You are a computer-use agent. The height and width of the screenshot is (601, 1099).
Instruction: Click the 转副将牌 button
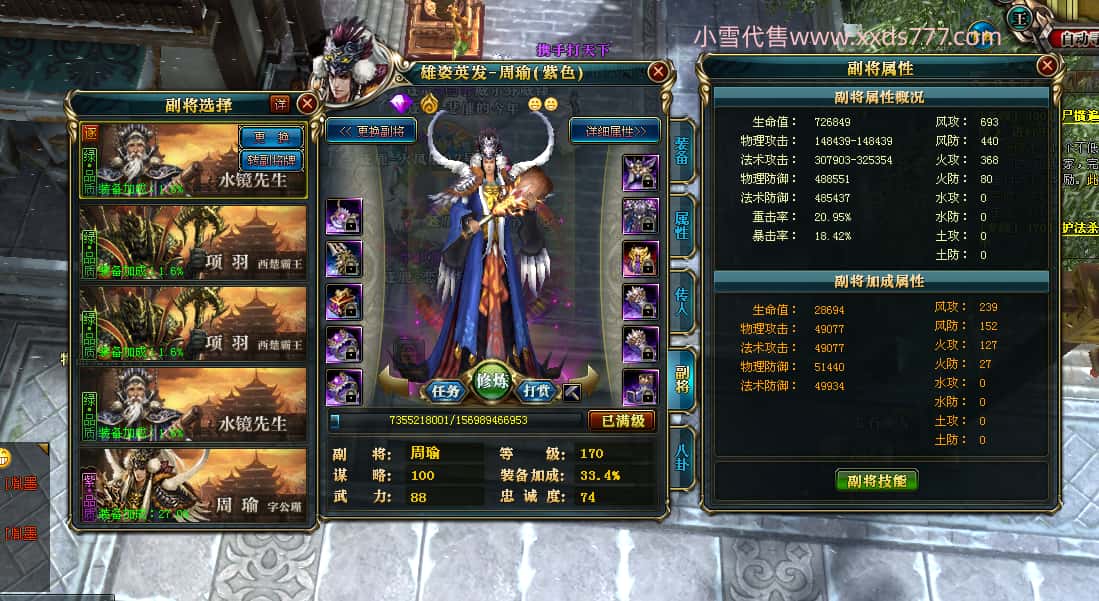click(x=270, y=158)
